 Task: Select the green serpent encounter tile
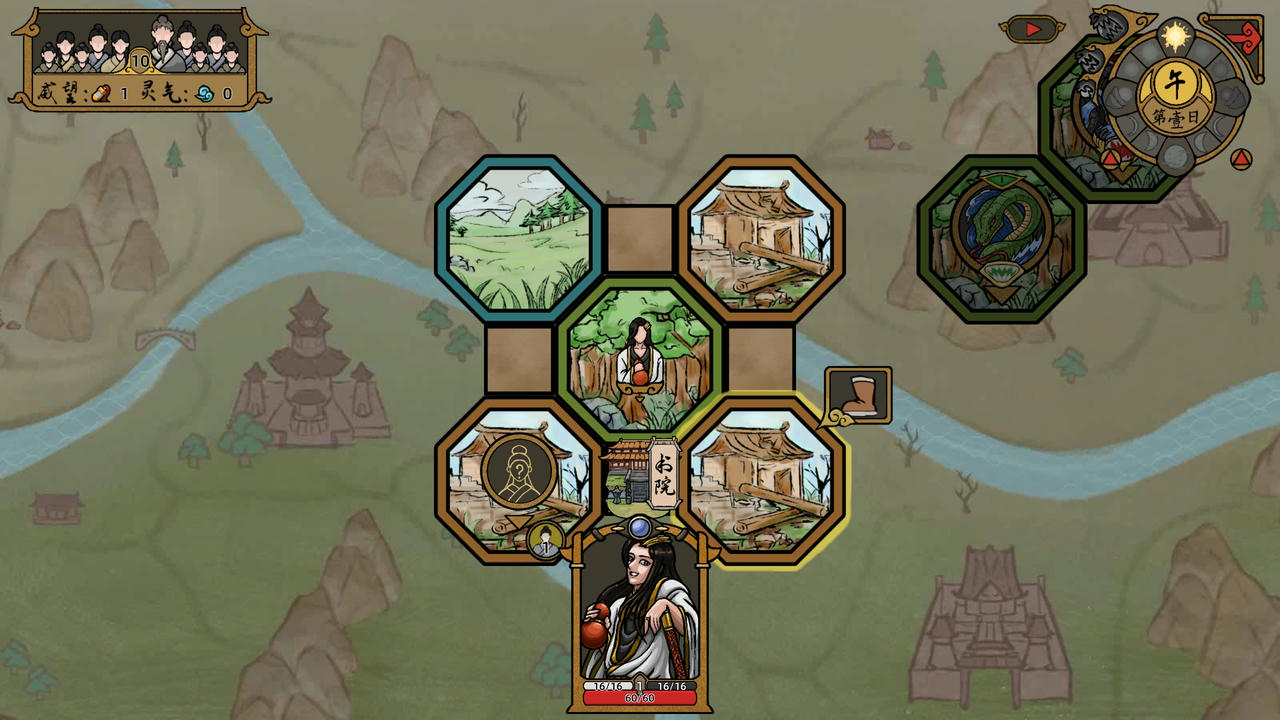click(x=1001, y=238)
